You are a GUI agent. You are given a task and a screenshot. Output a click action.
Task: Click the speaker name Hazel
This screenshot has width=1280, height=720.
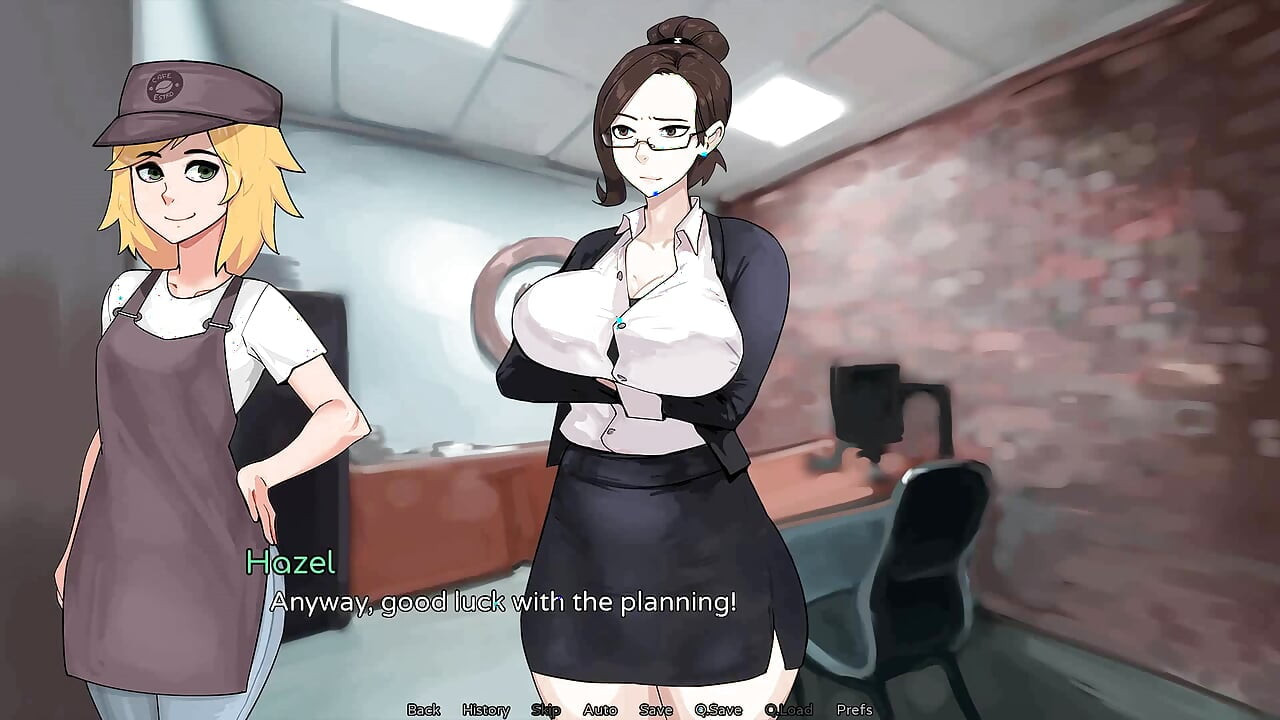[x=288, y=567]
